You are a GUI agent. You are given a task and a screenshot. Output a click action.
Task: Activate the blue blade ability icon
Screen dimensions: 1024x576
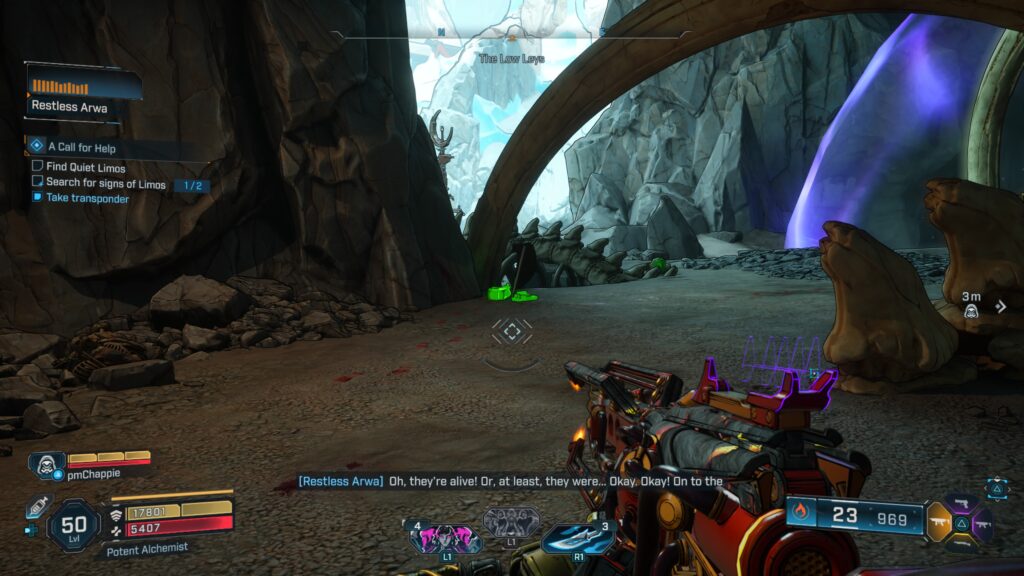(576, 538)
